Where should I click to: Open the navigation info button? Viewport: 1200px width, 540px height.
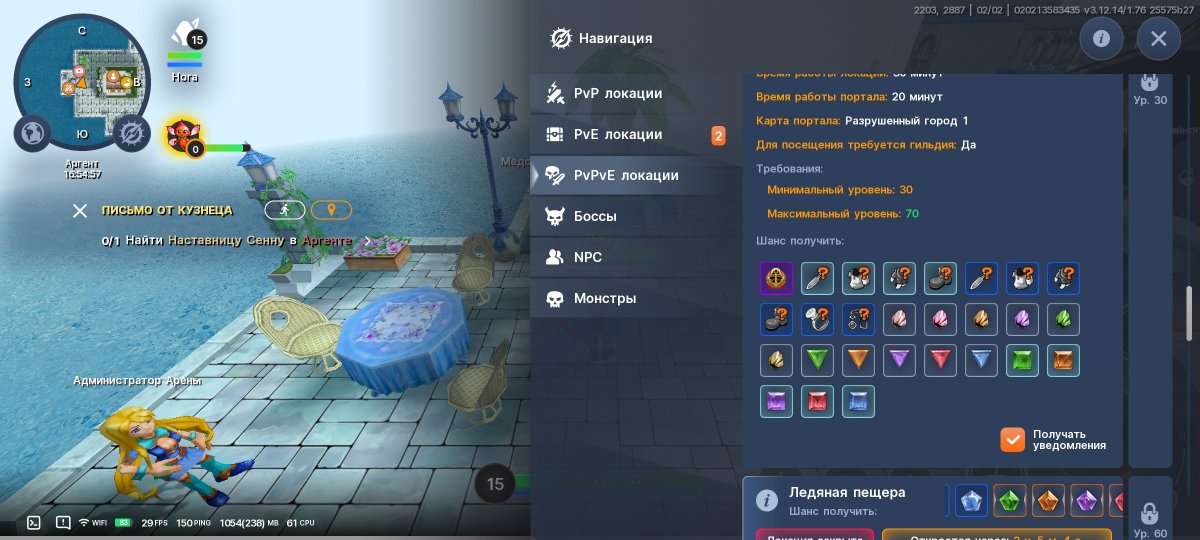(x=1101, y=39)
